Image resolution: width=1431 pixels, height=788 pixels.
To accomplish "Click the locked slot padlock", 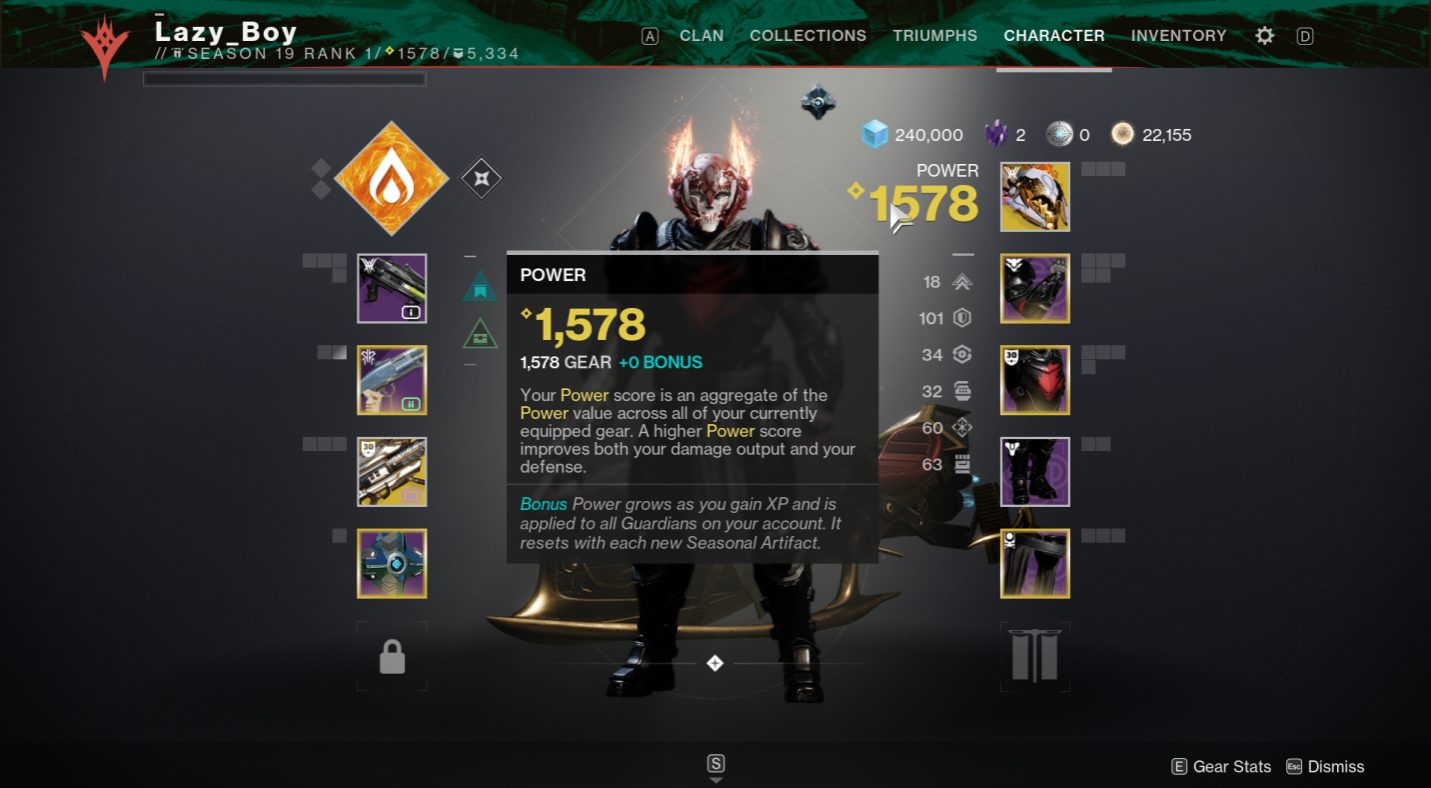I will 391,655.
